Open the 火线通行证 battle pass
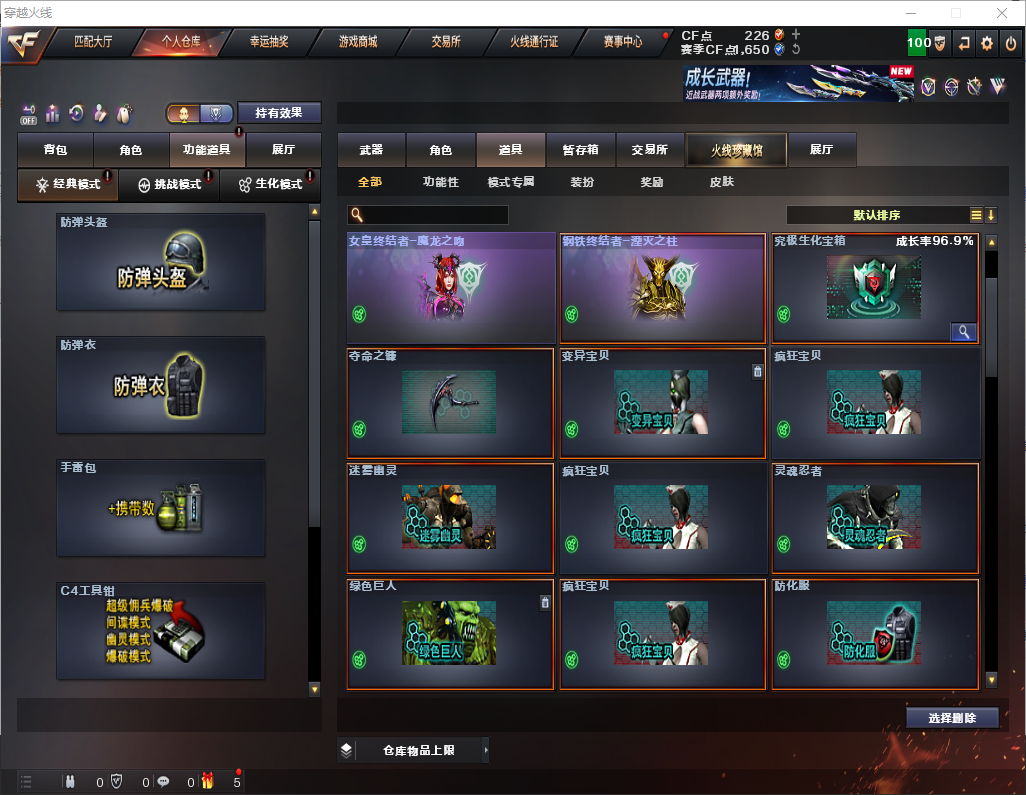 coord(534,42)
